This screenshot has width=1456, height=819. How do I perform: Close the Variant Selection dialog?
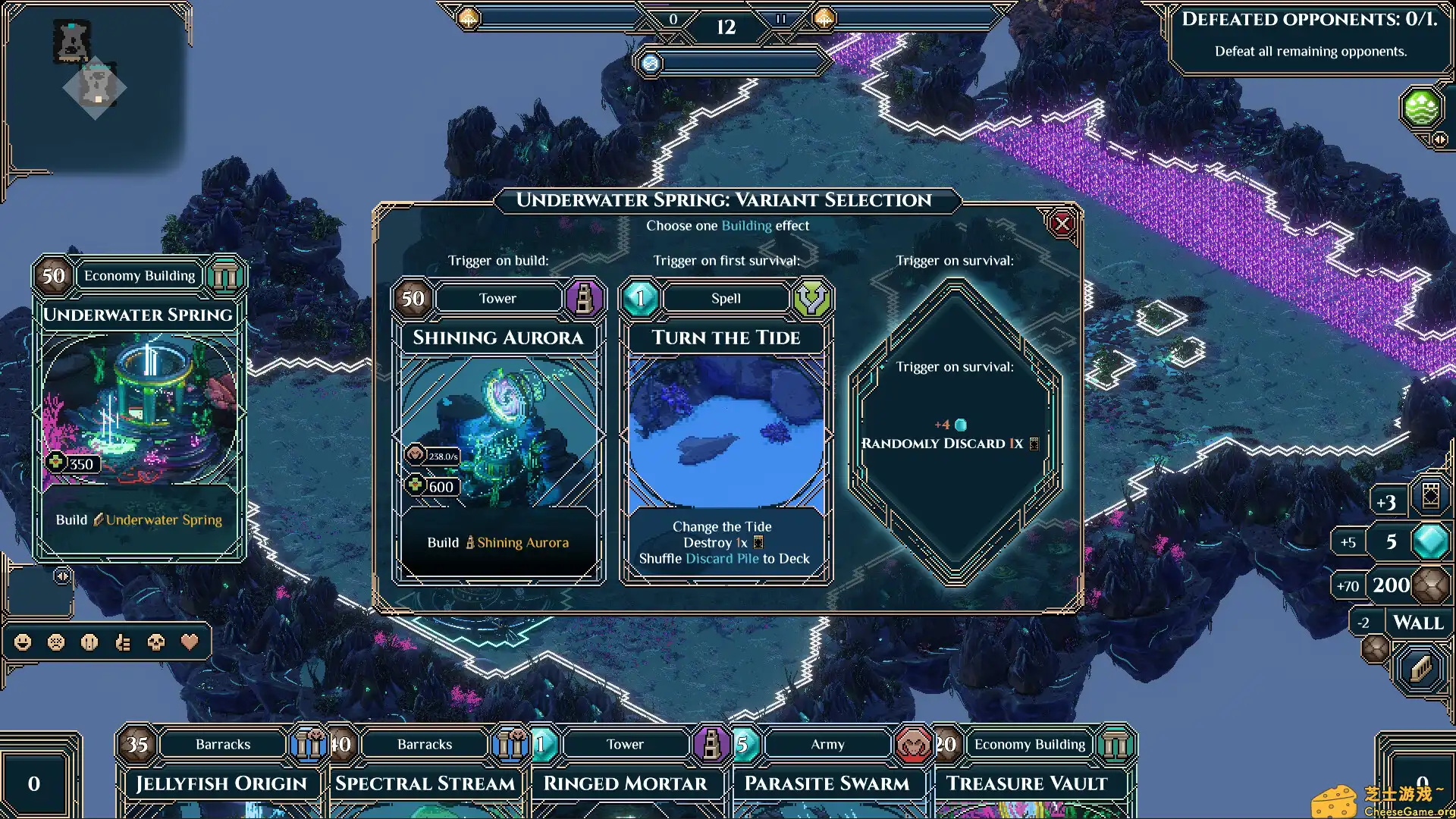coord(1062,224)
